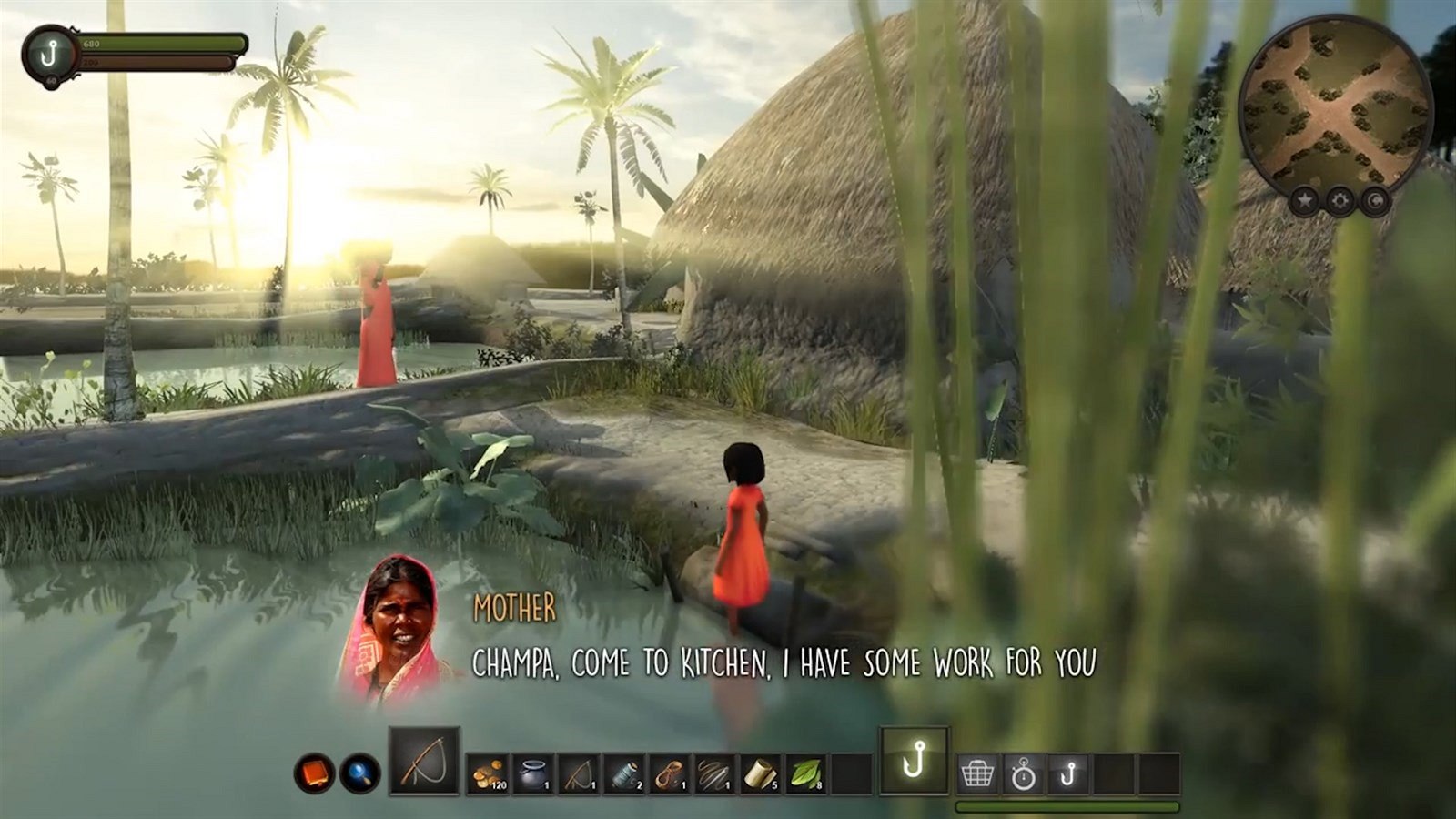
Task: Select the coiled rope inventory slot
Action: coord(670,774)
